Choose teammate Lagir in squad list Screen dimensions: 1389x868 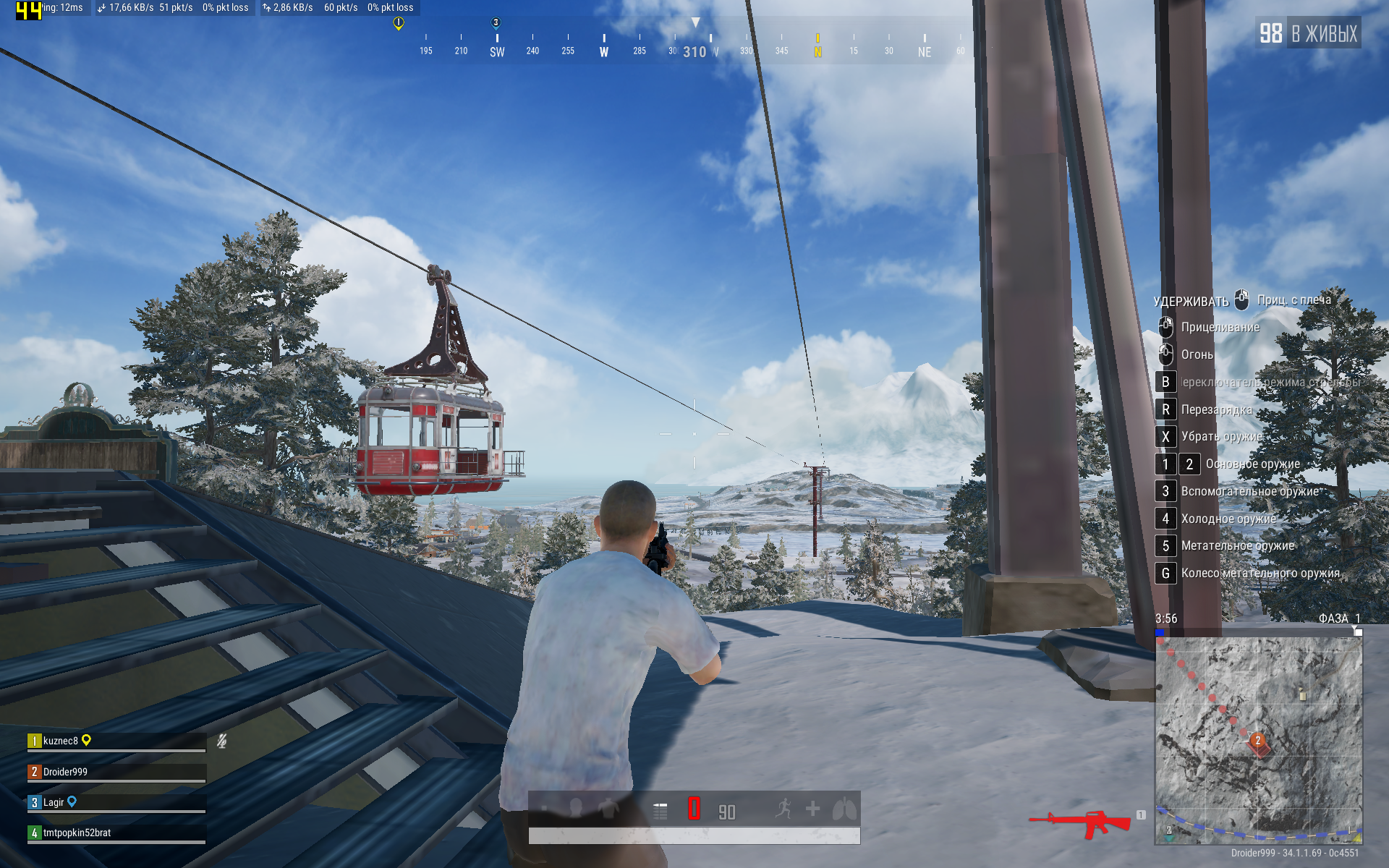[54, 802]
